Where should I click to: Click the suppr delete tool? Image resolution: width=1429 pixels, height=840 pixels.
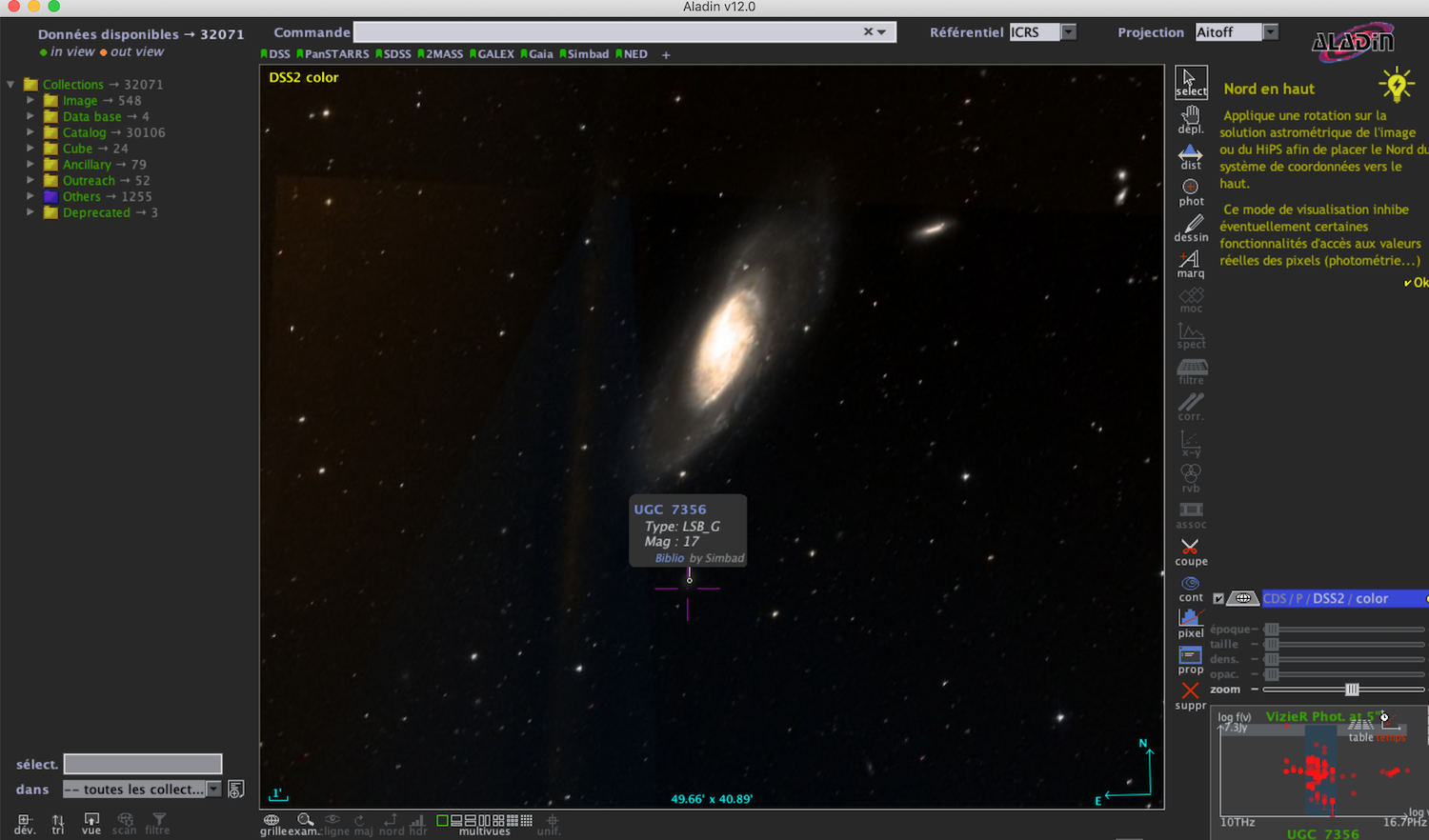click(1191, 694)
